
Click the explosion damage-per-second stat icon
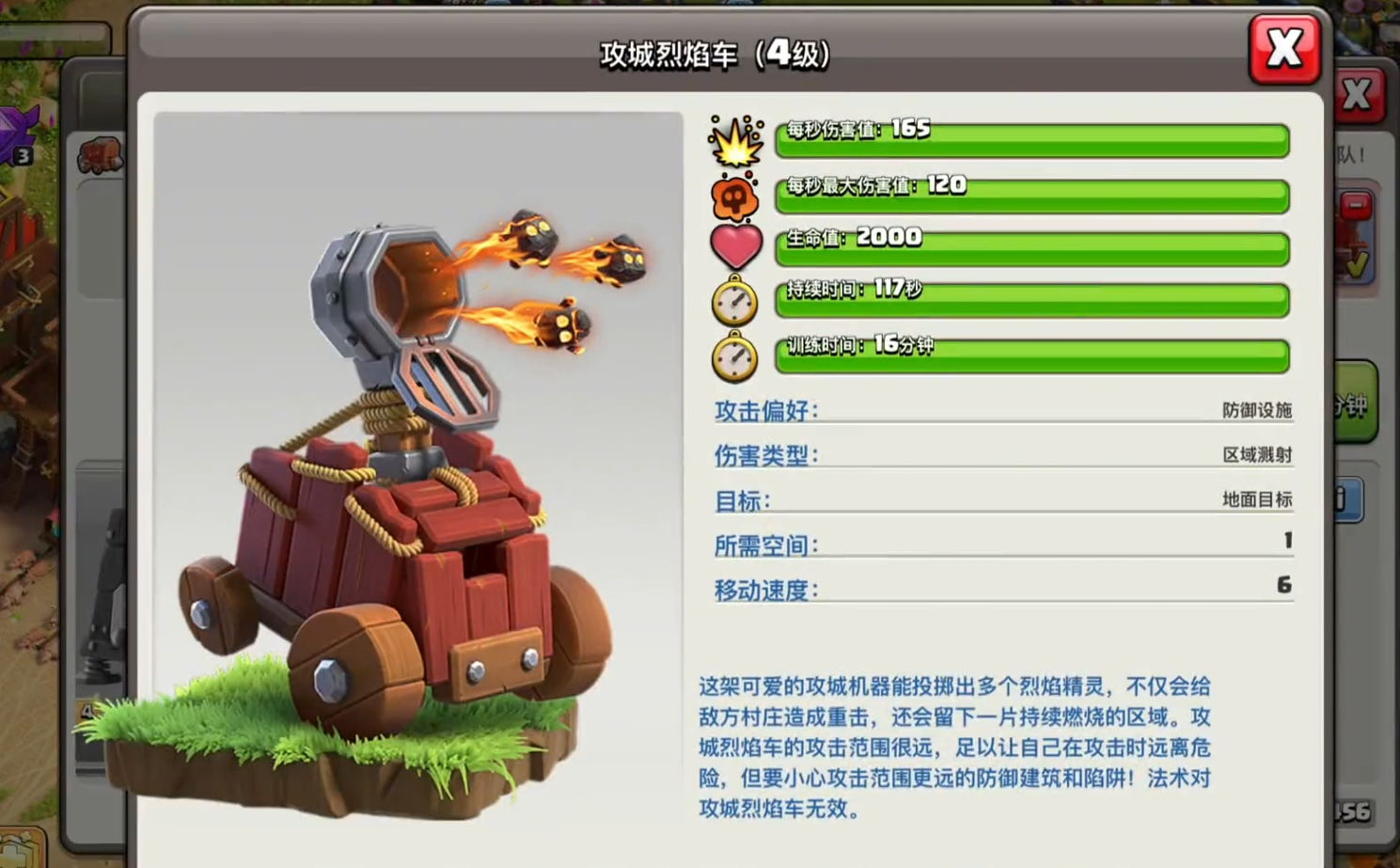click(x=736, y=143)
